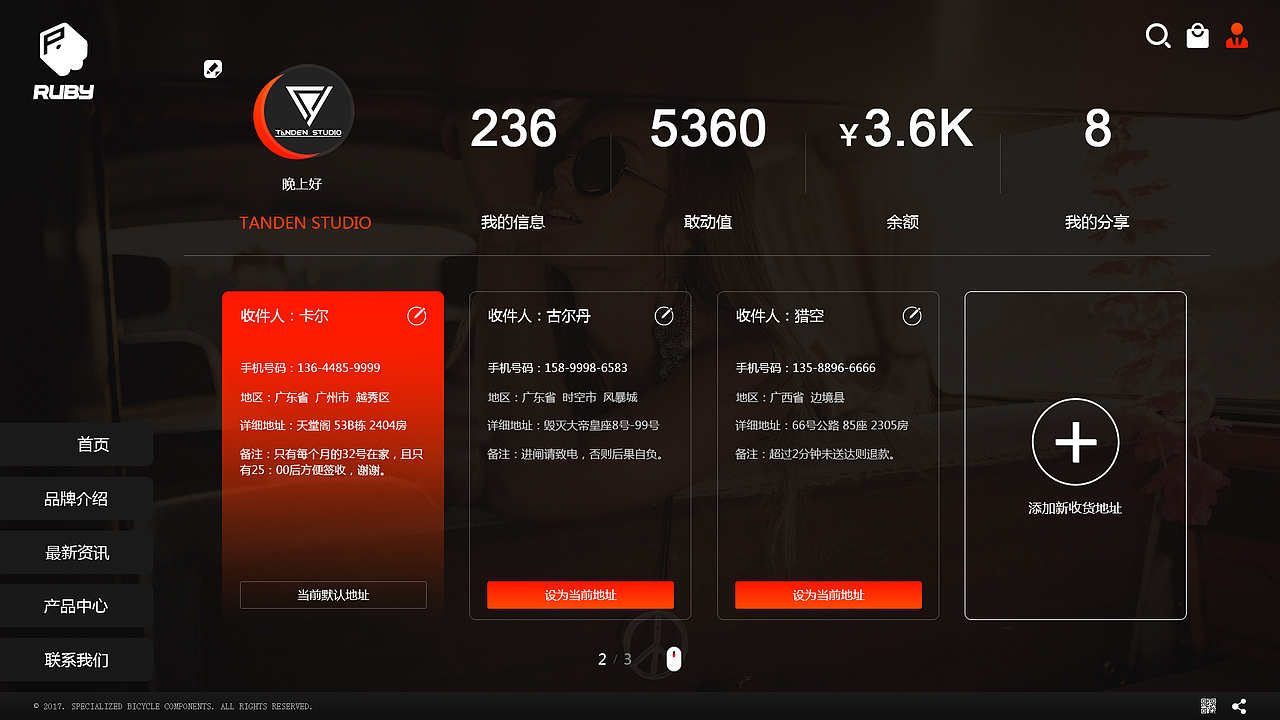Click the pencil edit icon above the avatar

point(213,69)
